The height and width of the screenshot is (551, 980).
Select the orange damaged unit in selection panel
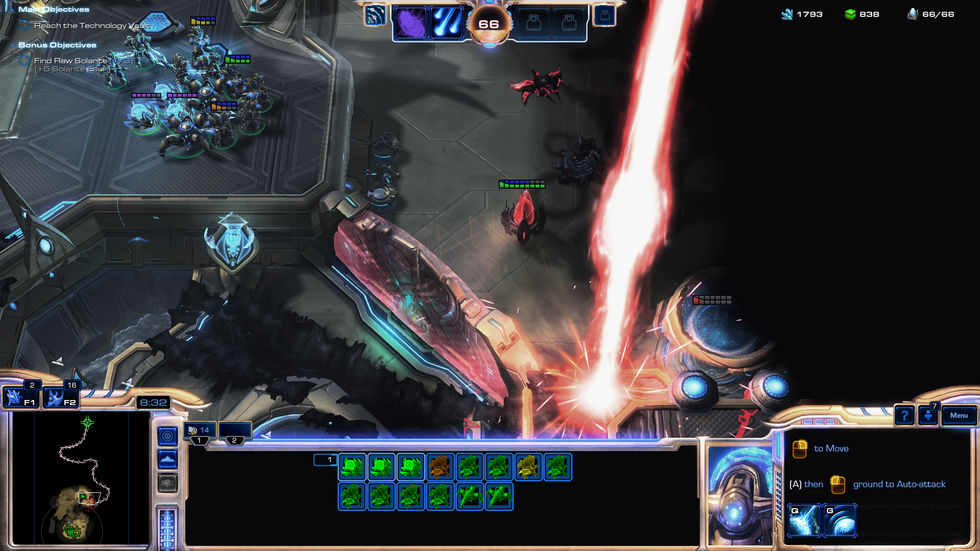coord(440,465)
